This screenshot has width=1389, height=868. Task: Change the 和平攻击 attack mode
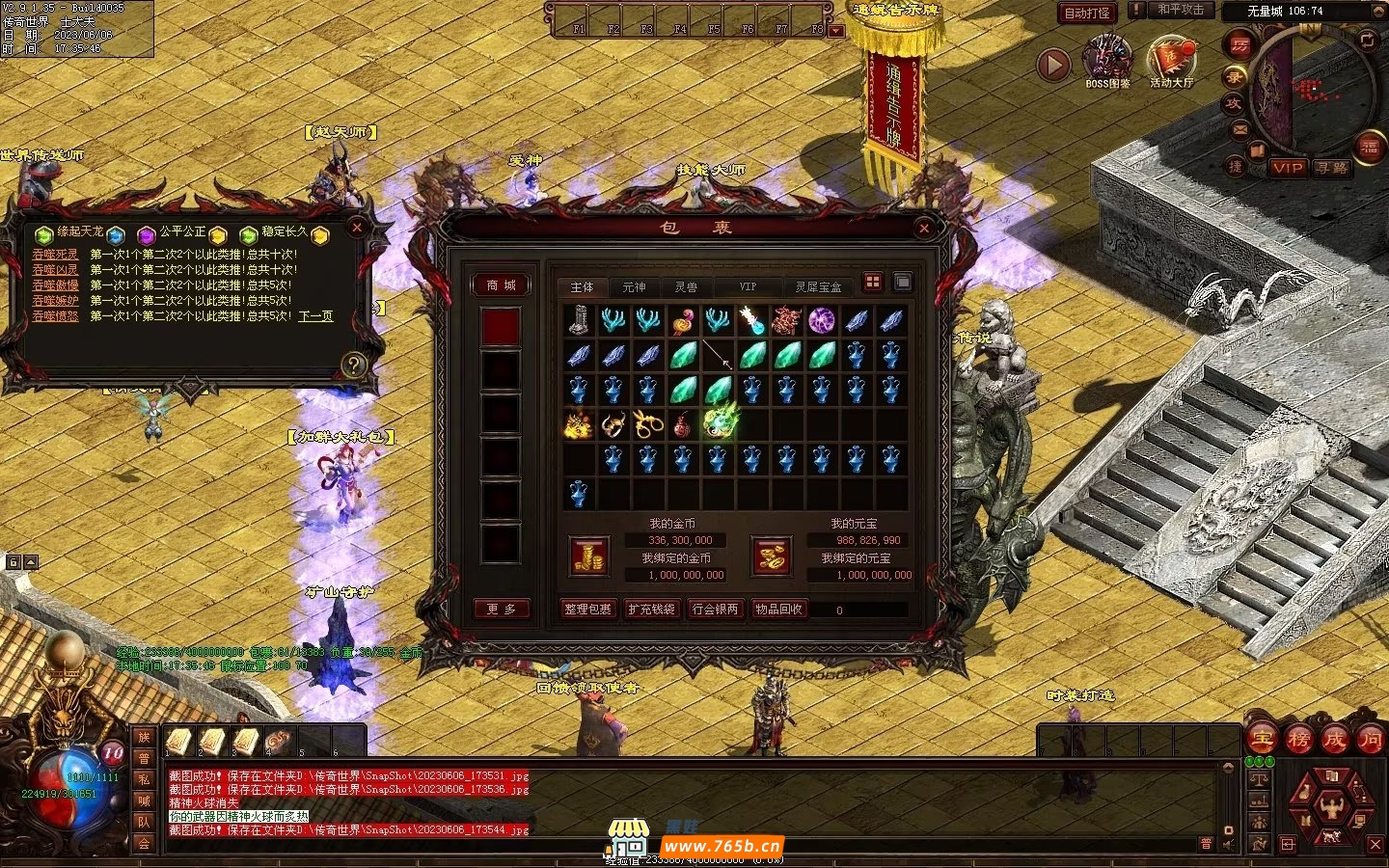tap(1181, 10)
